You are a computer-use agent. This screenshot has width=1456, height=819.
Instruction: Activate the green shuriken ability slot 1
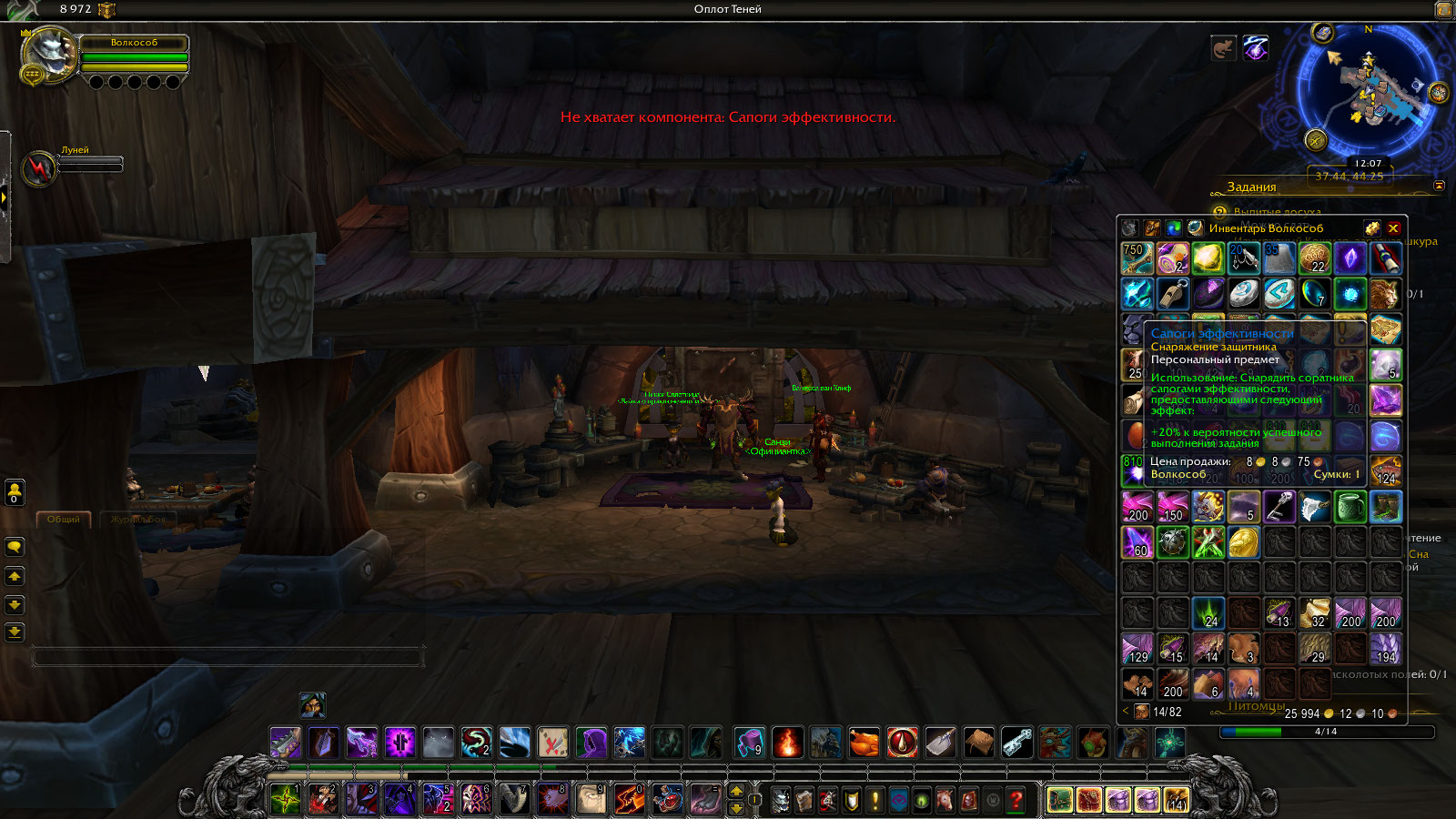tap(286, 799)
